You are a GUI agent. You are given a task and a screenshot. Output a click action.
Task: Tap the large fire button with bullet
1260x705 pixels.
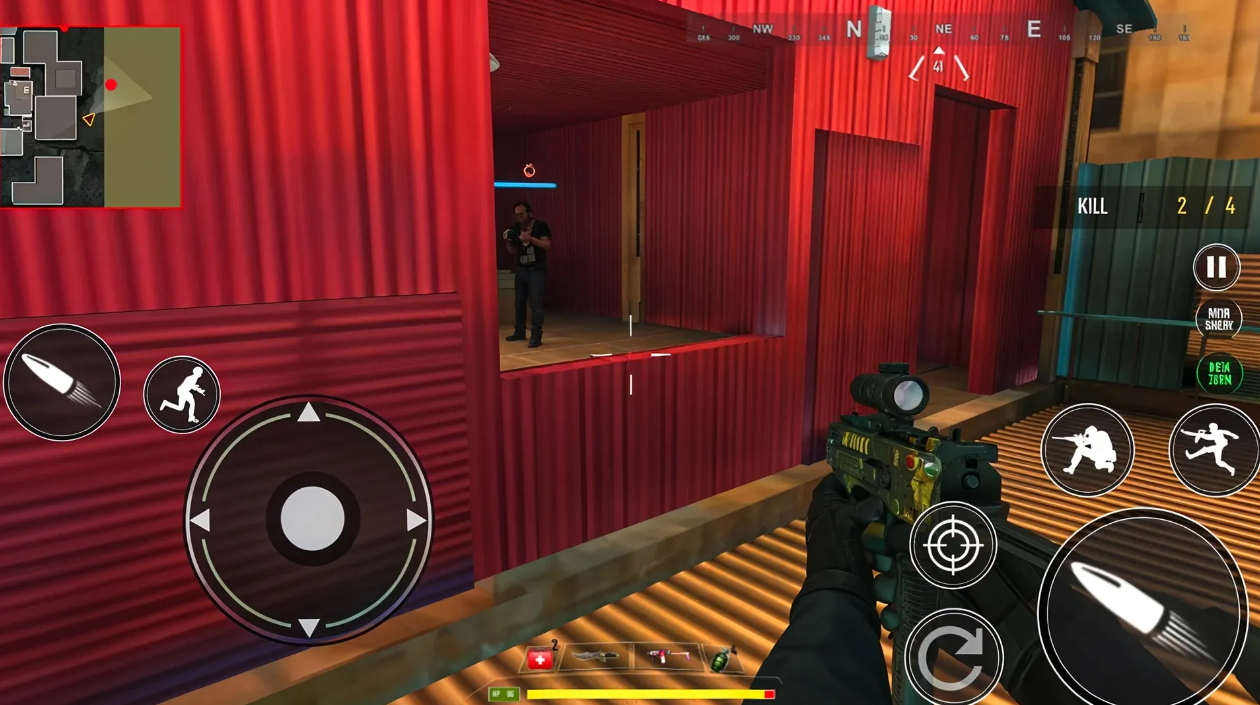point(1141,606)
